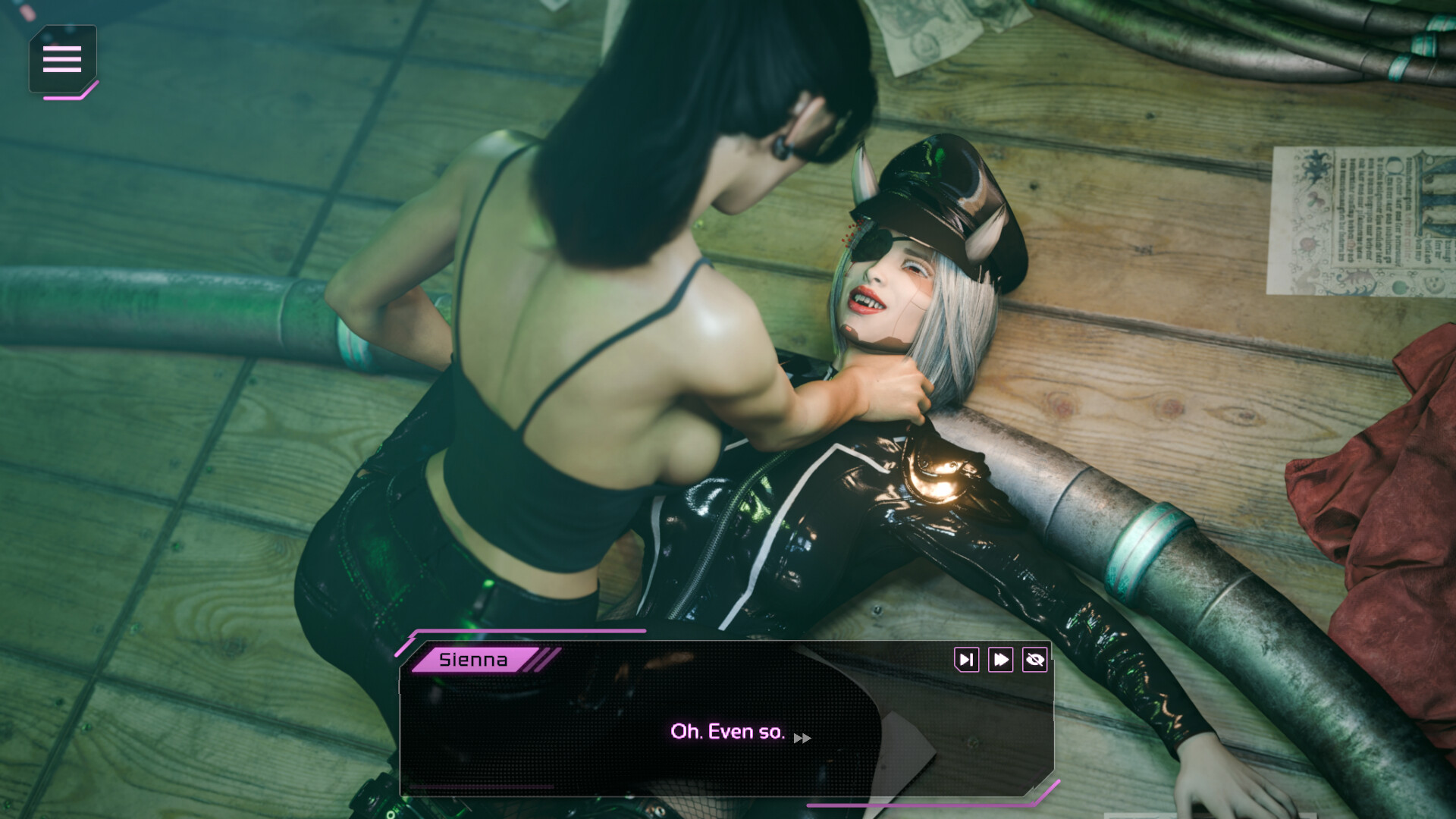This screenshot has width=1456, height=819.
Task: Open the hamburger menu in the top-left corner
Action: 63,59
